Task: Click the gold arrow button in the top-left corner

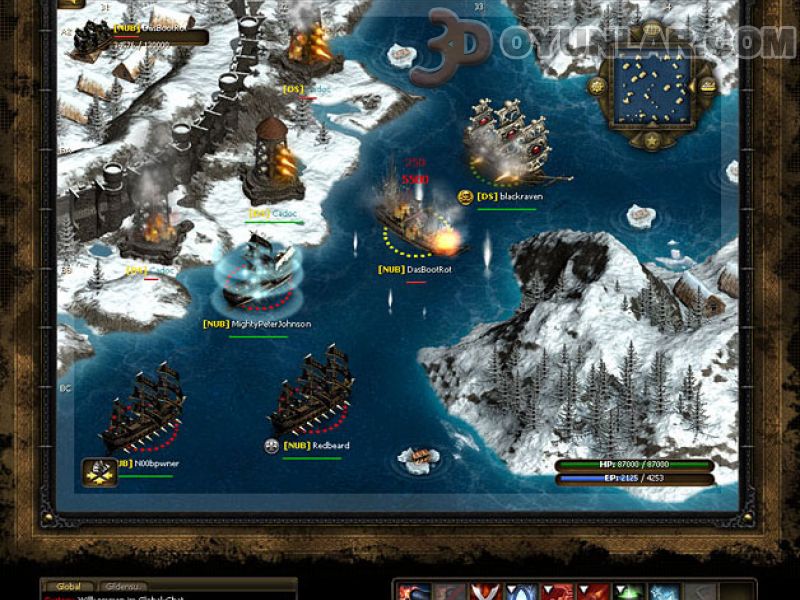Action: [70, 3]
